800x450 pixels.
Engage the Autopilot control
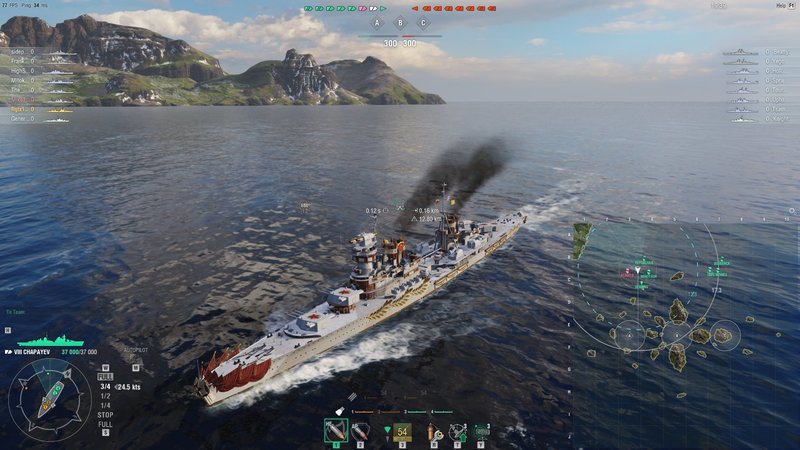[136, 351]
